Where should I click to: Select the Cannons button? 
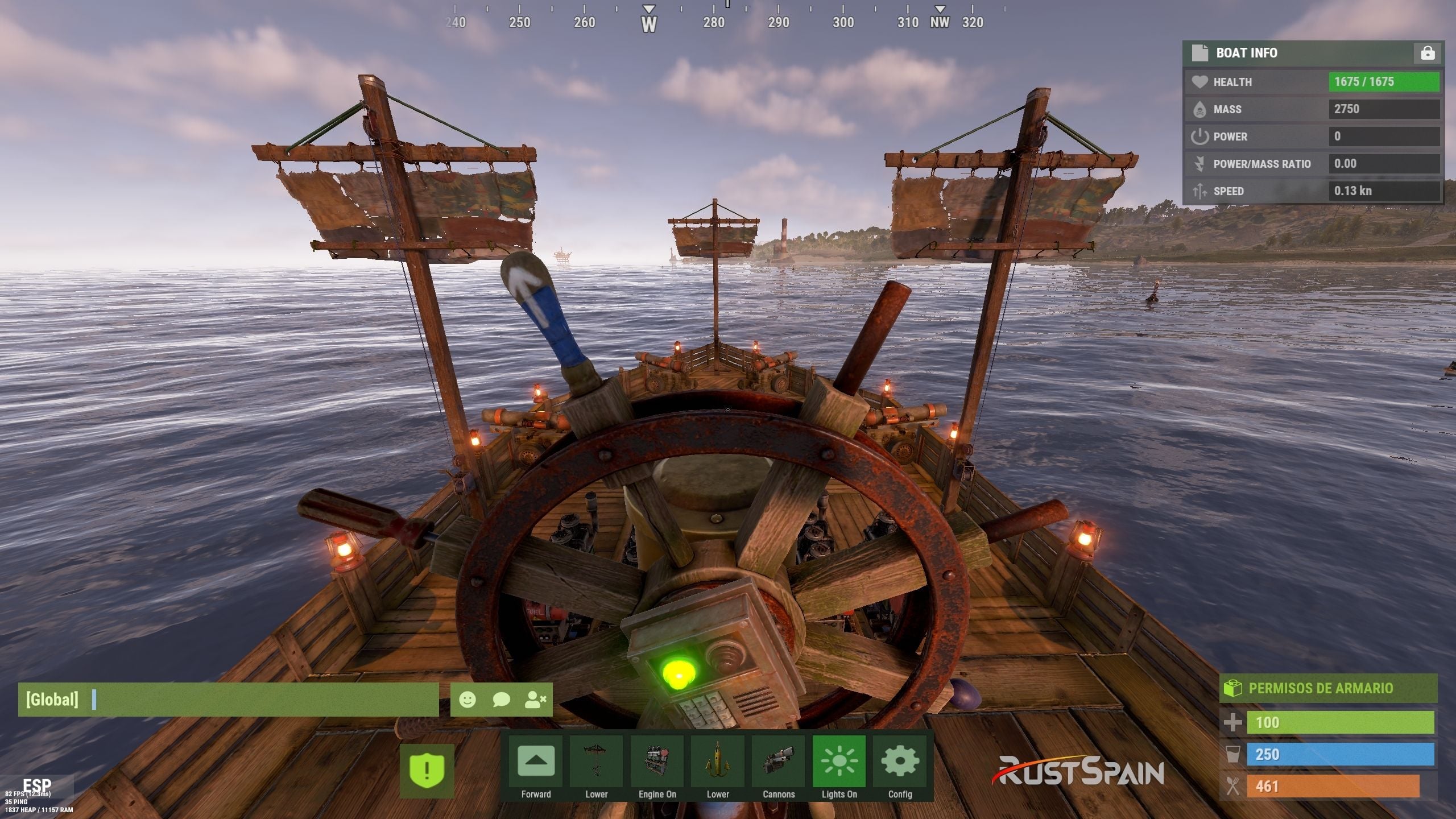[778, 762]
